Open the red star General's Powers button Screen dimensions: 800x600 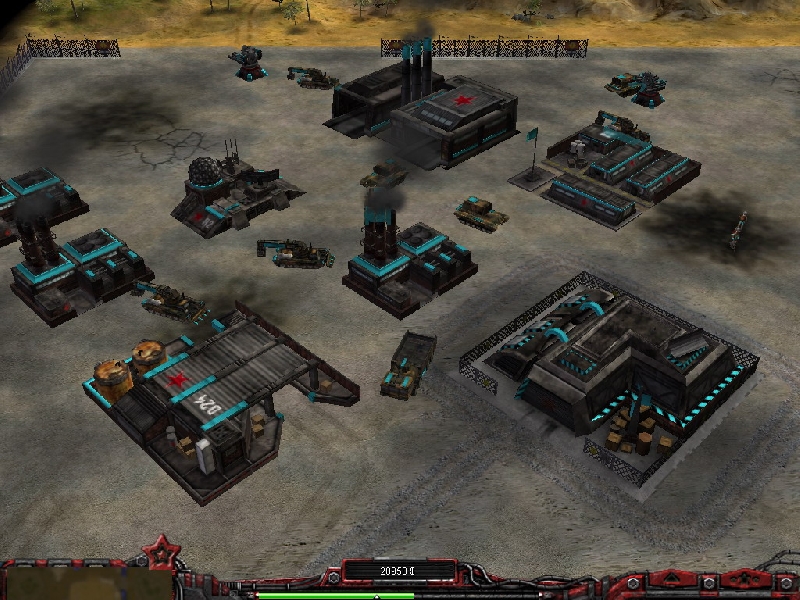[x=158, y=549]
